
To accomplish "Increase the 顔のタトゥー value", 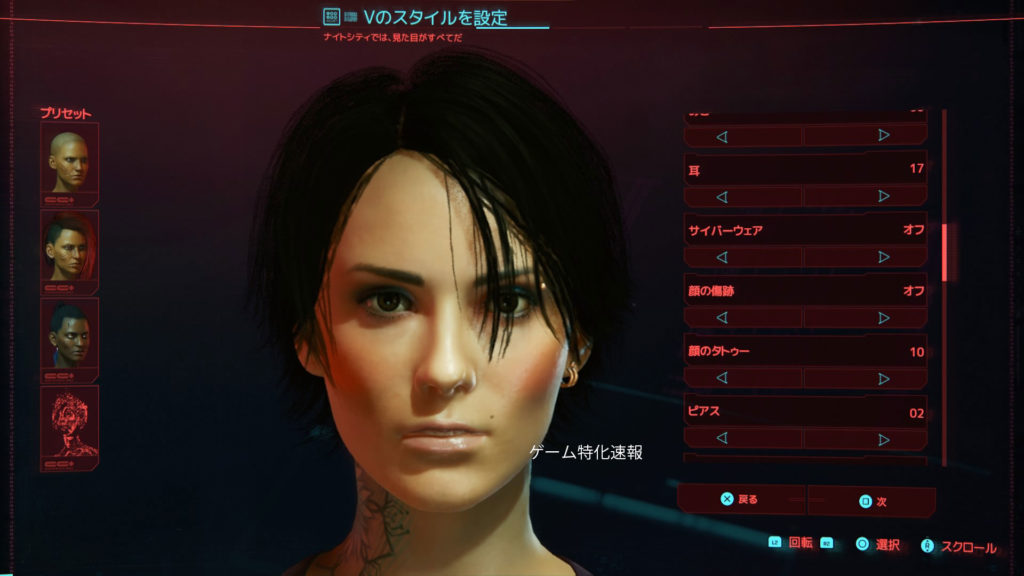I will pos(883,378).
